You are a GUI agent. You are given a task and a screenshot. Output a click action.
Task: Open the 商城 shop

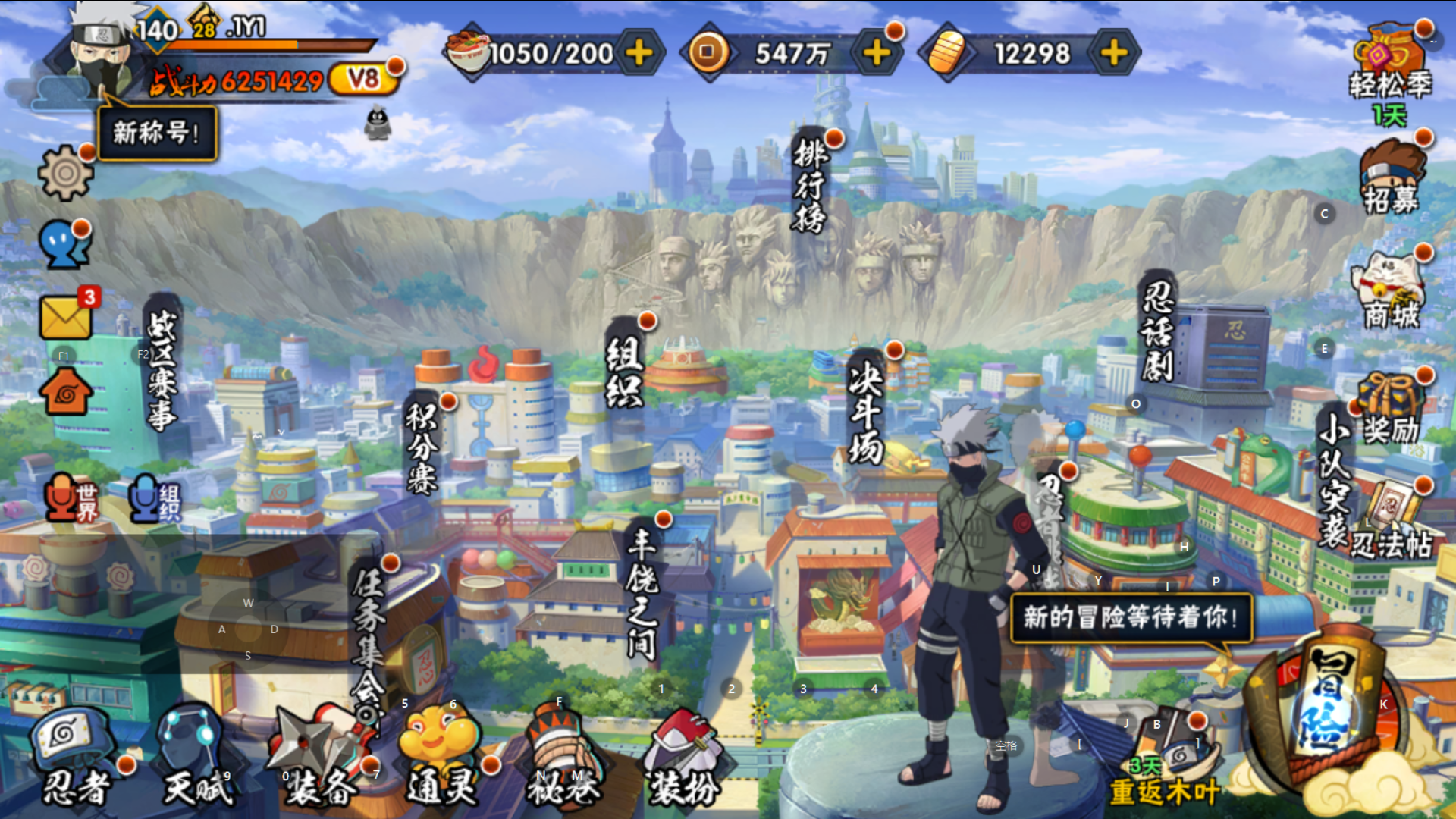pyautogui.click(x=1391, y=292)
